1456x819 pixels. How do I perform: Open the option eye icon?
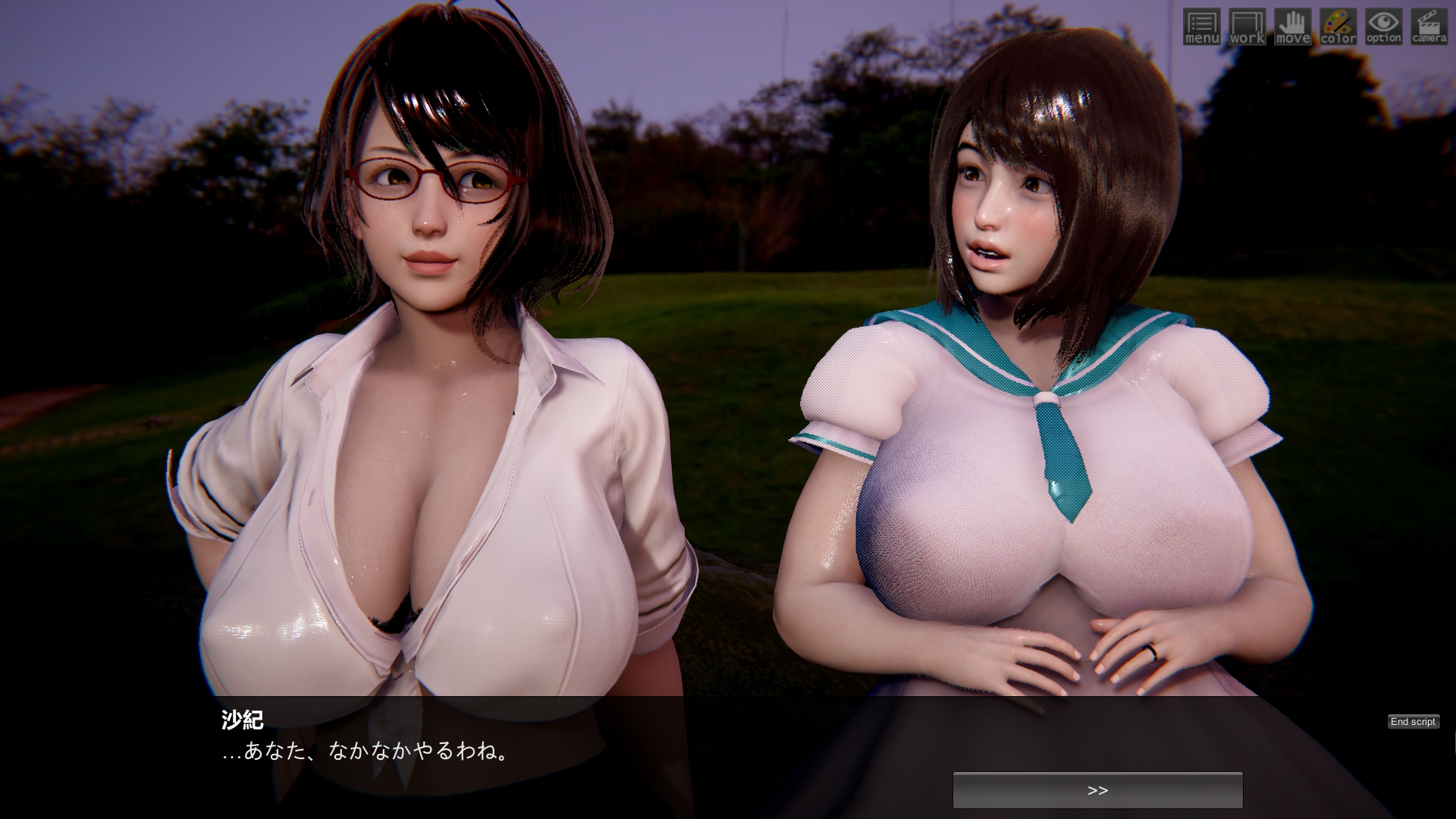coord(1383,27)
